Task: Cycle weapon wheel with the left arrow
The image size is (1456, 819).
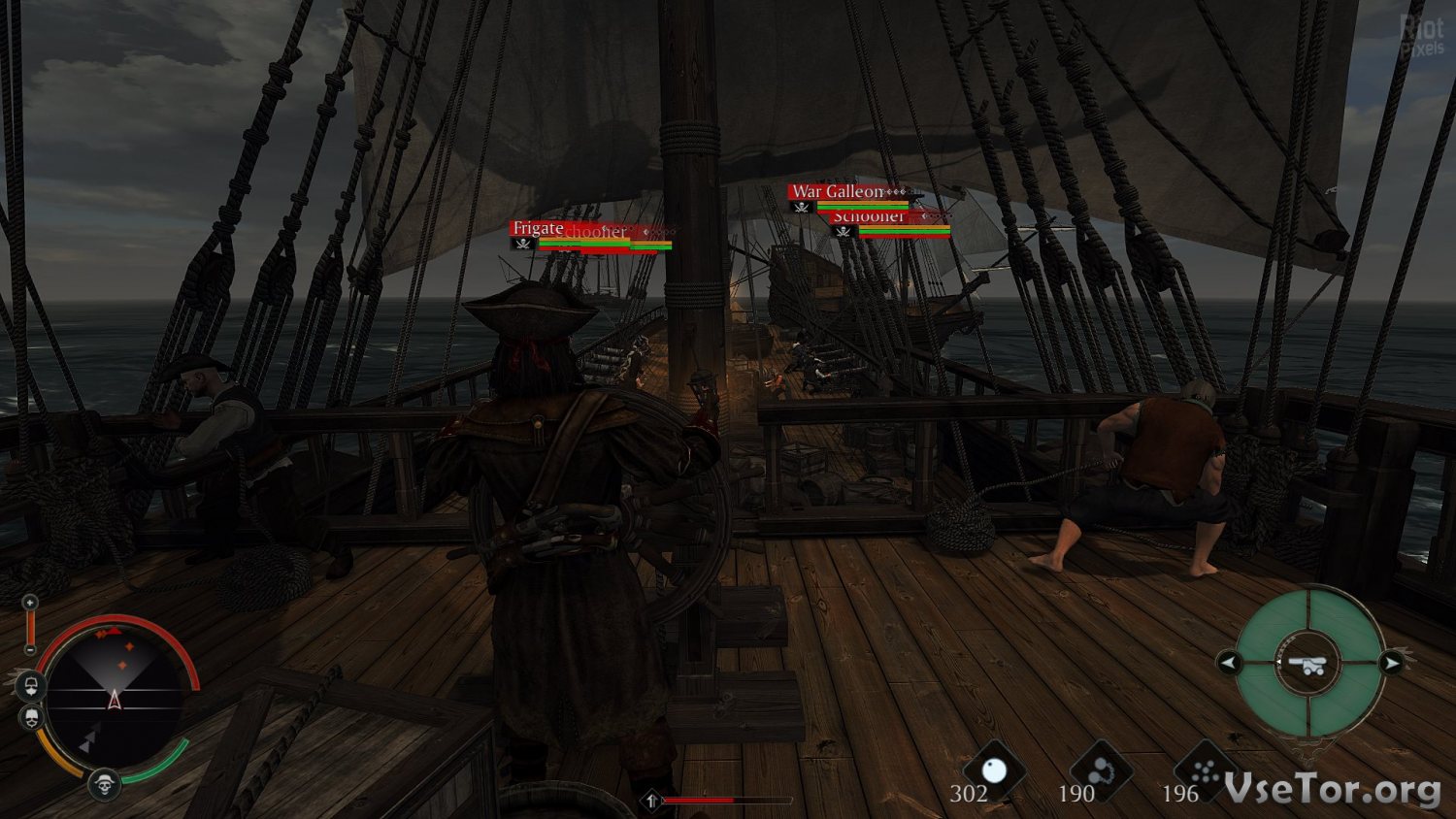Action: (x=1229, y=664)
